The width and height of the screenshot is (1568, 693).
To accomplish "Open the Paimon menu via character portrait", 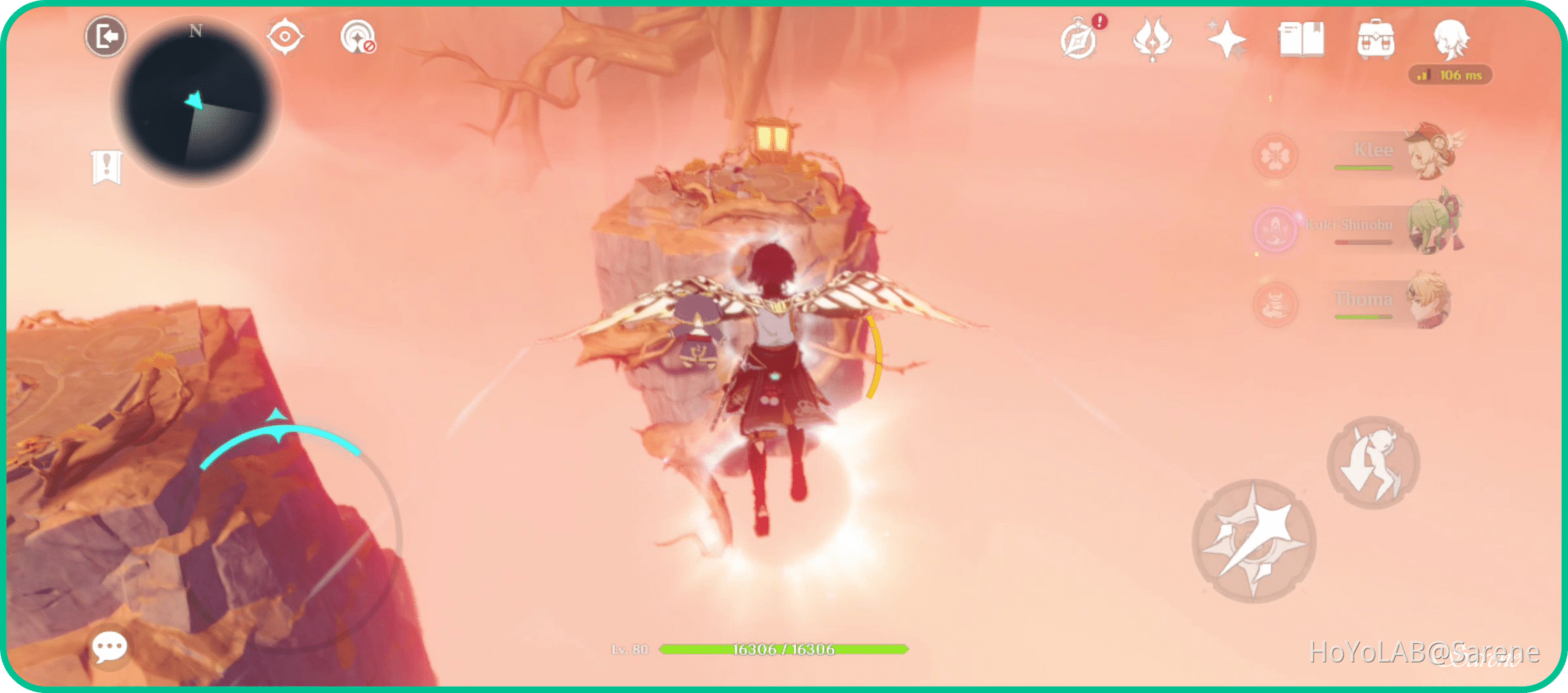I will (x=1452, y=42).
